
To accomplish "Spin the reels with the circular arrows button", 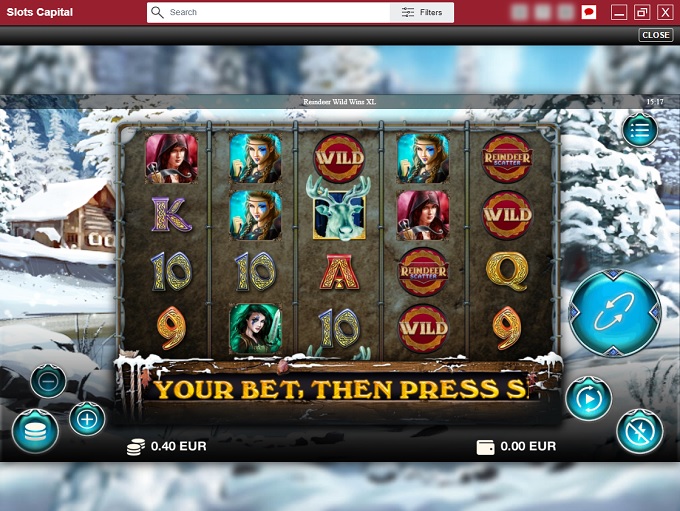I will (x=615, y=313).
